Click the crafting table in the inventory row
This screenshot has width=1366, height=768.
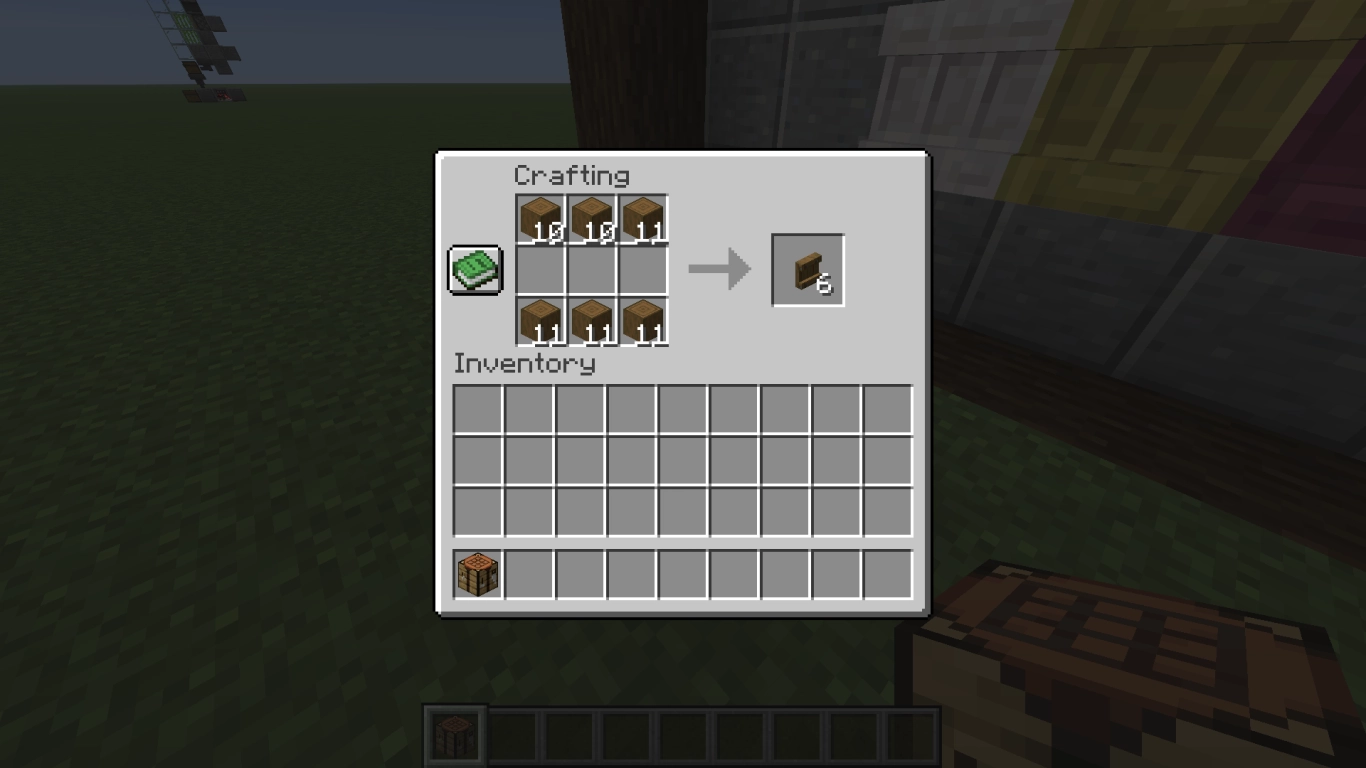478,571
